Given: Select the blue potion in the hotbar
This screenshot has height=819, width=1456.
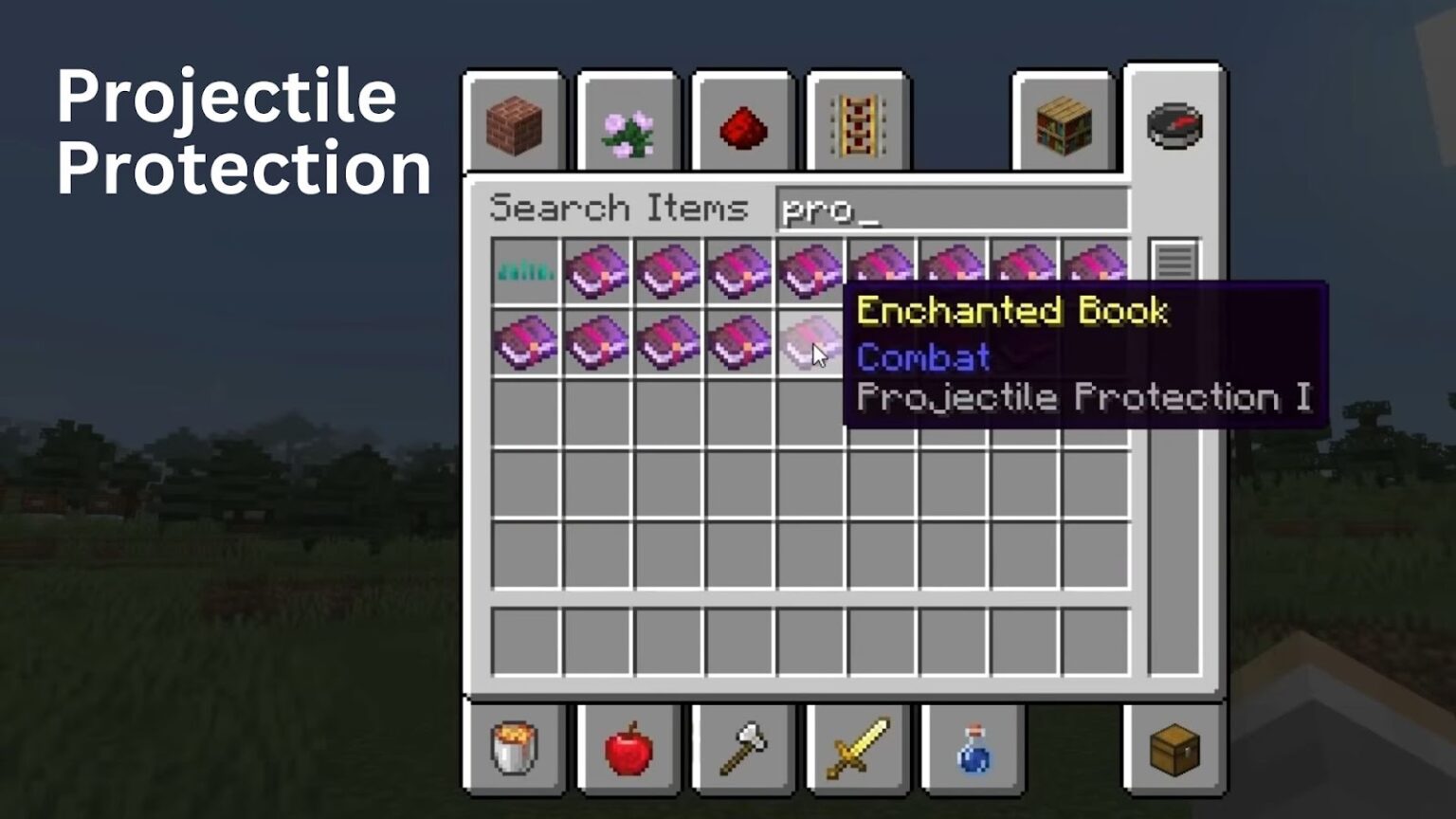Looking at the screenshot, I should pyautogui.click(x=973, y=749).
